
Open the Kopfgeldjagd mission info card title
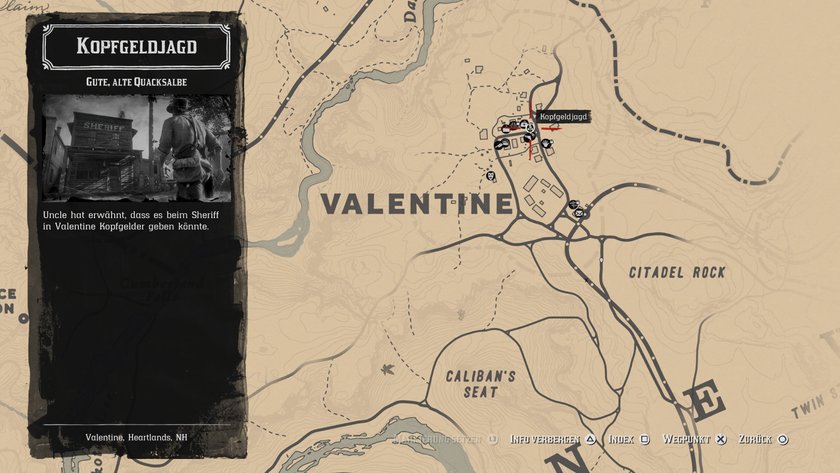pos(137,46)
